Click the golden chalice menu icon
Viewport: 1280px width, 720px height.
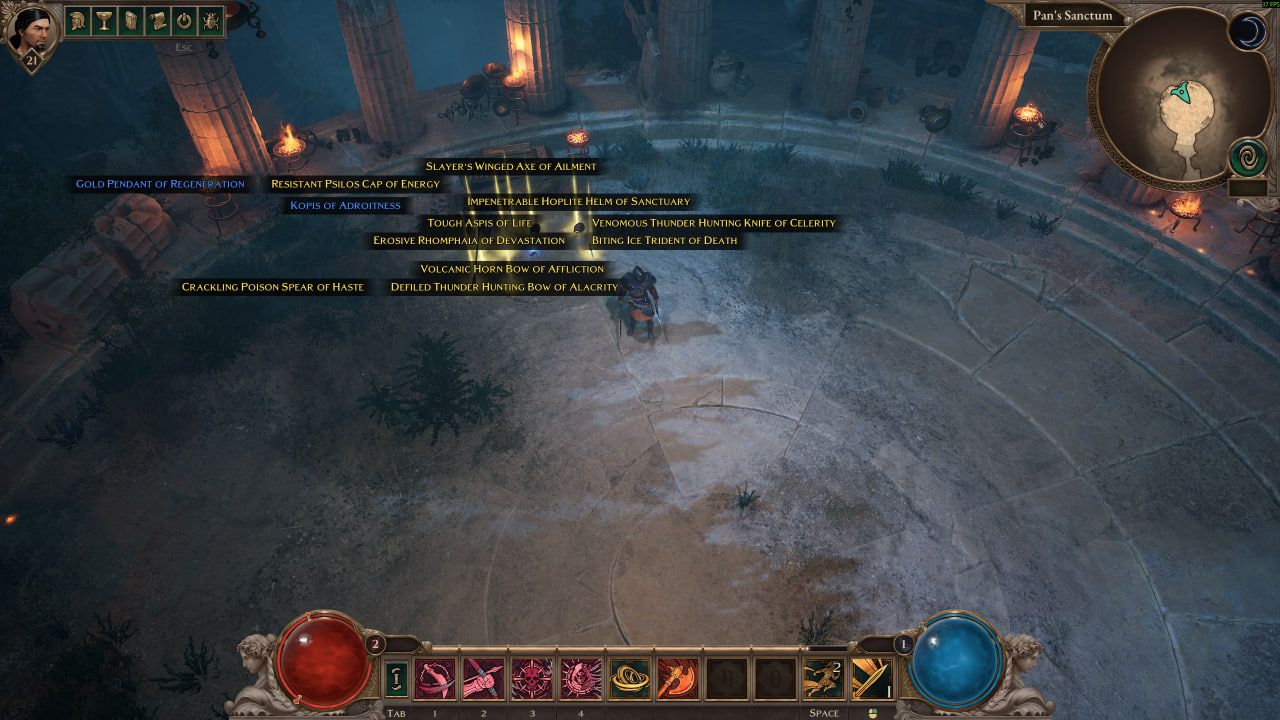104,20
